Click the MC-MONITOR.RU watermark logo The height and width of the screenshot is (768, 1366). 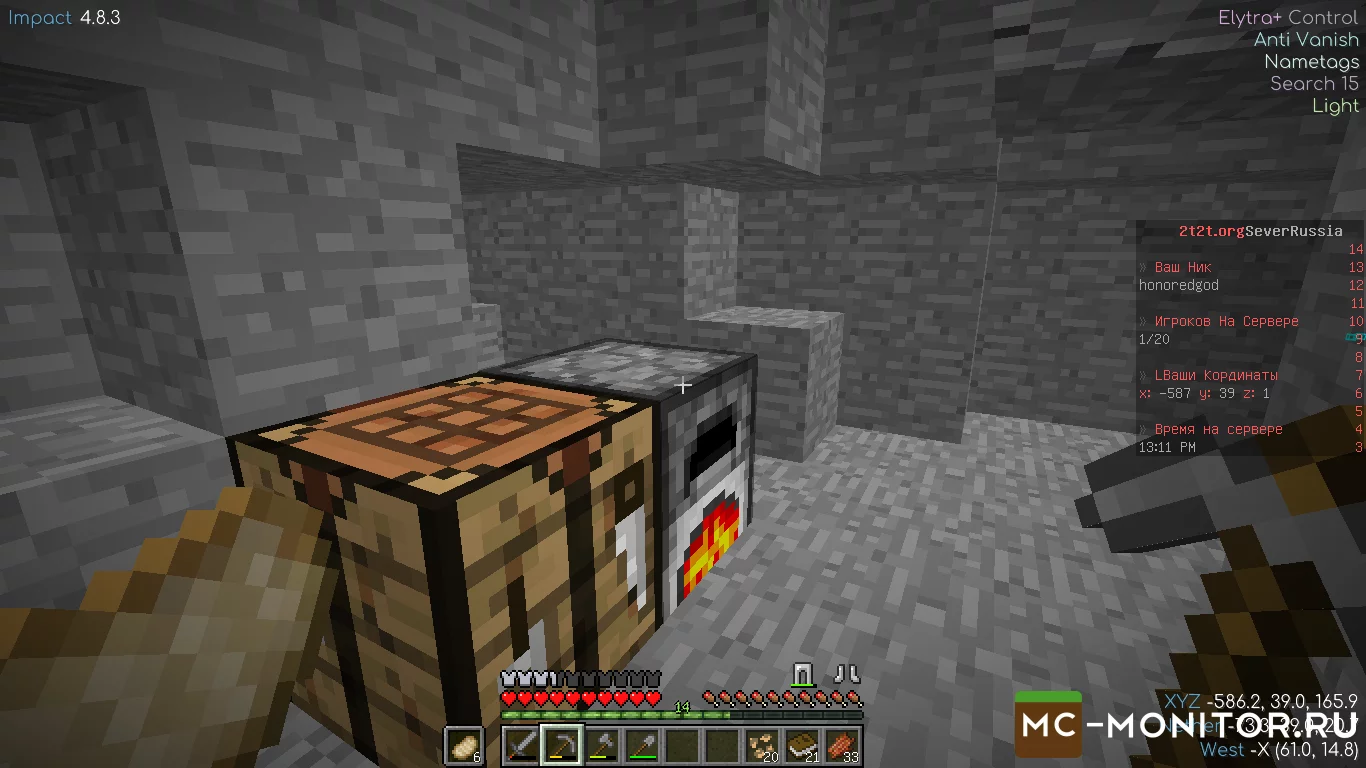(x=1188, y=723)
